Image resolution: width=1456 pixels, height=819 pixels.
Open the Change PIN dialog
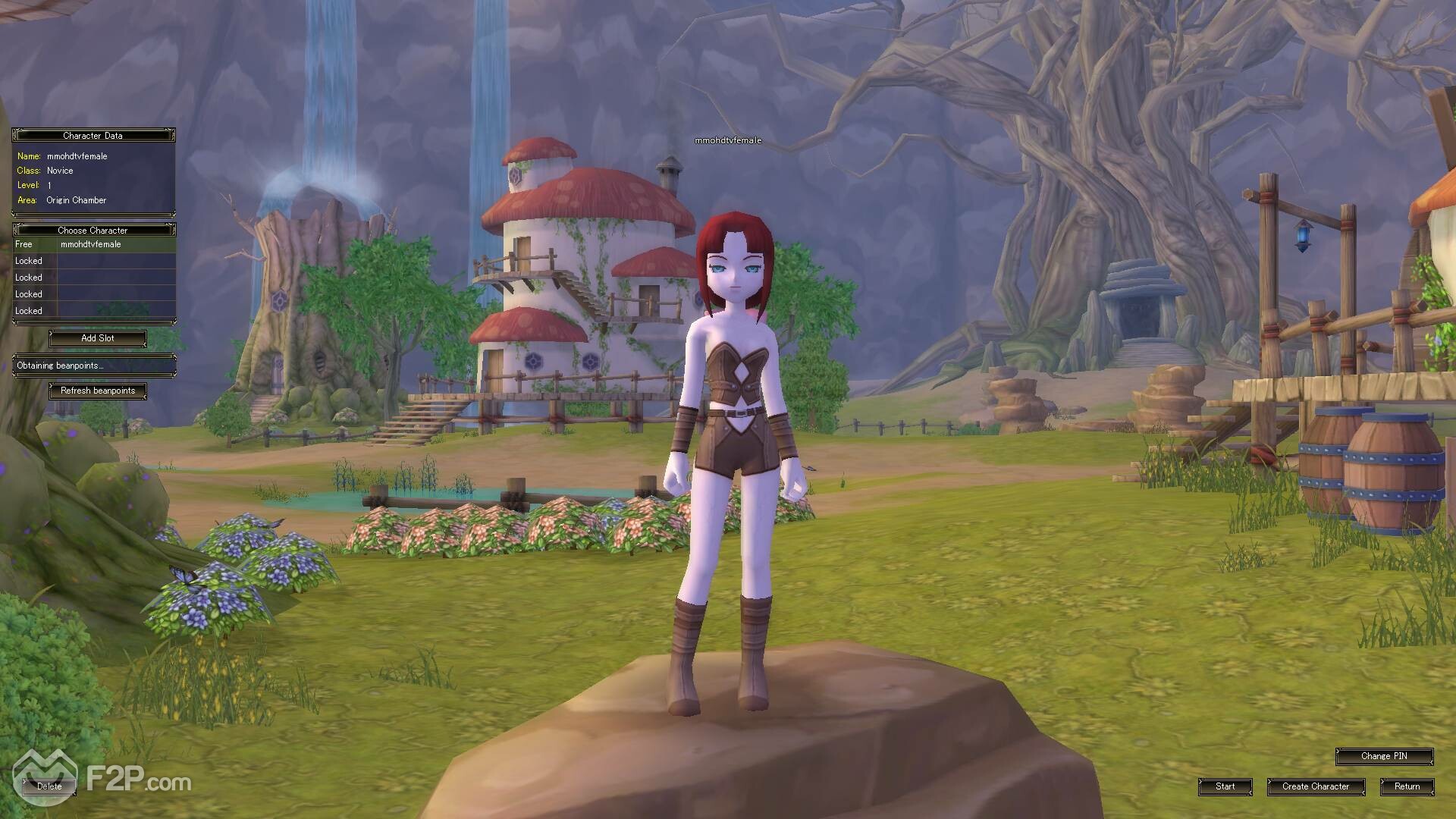click(x=1384, y=756)
